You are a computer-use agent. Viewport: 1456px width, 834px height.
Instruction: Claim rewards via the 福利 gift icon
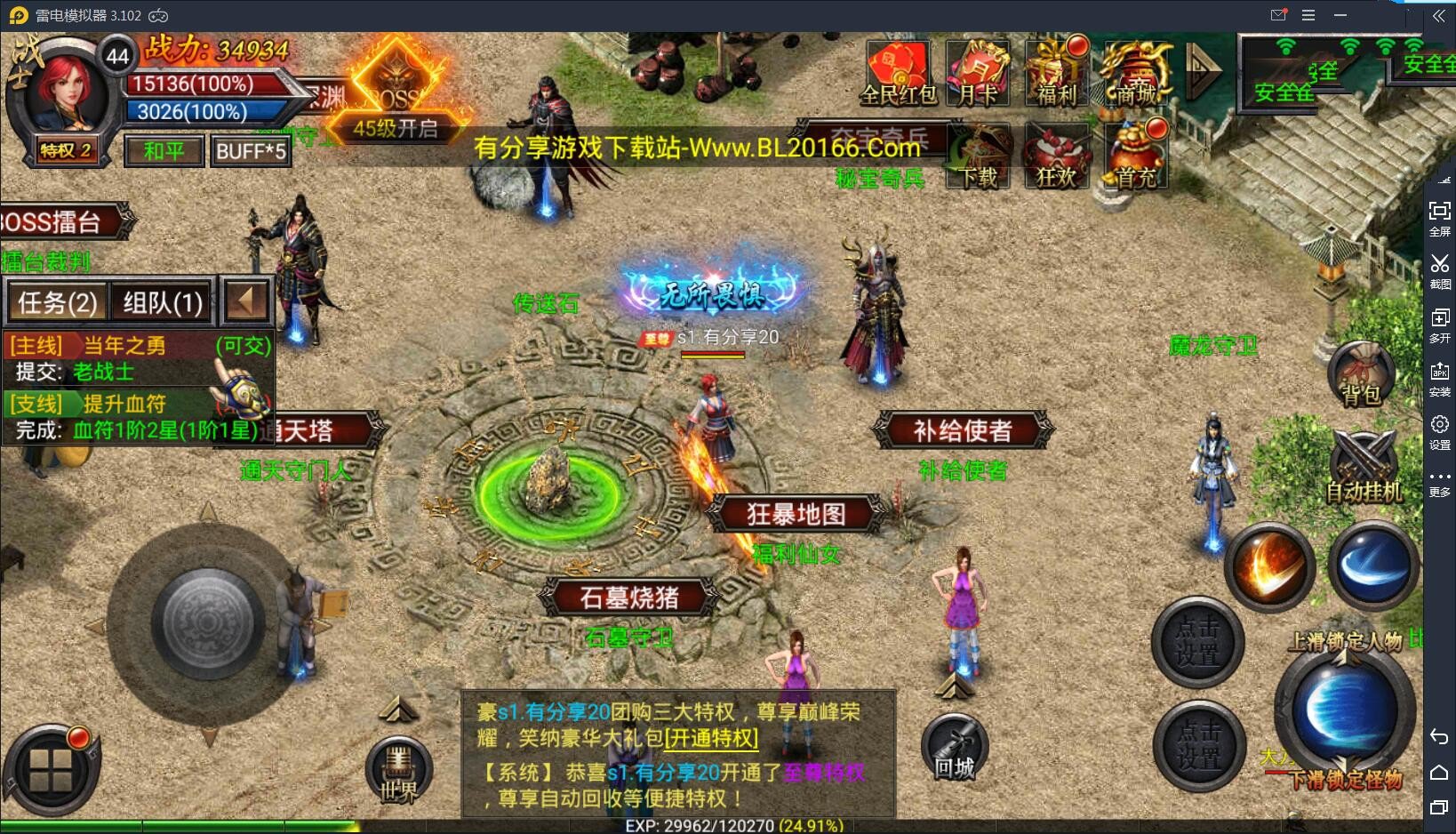(x=1056, y=71)
